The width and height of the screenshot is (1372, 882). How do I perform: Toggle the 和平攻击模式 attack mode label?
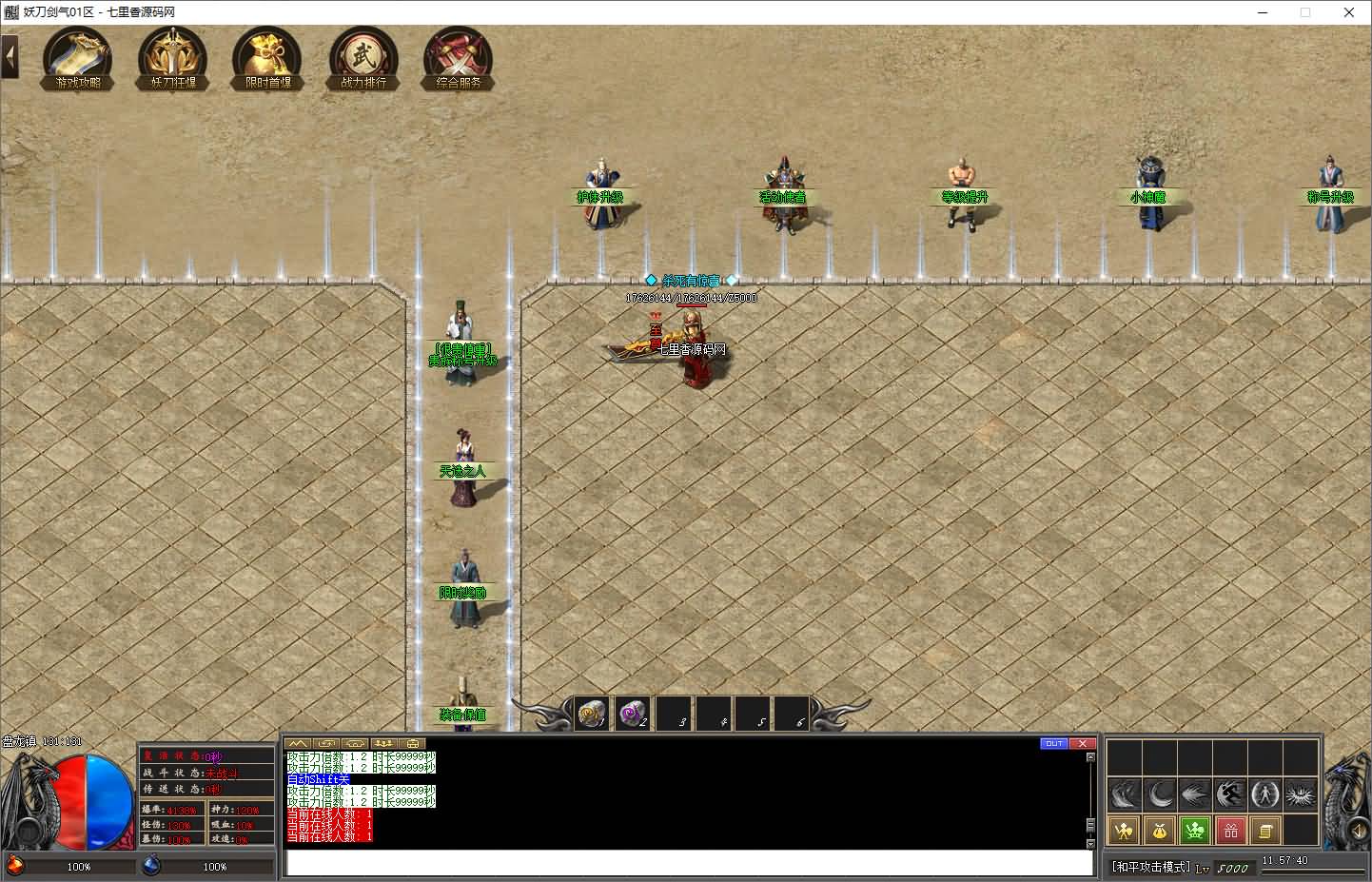[1151, 867]
